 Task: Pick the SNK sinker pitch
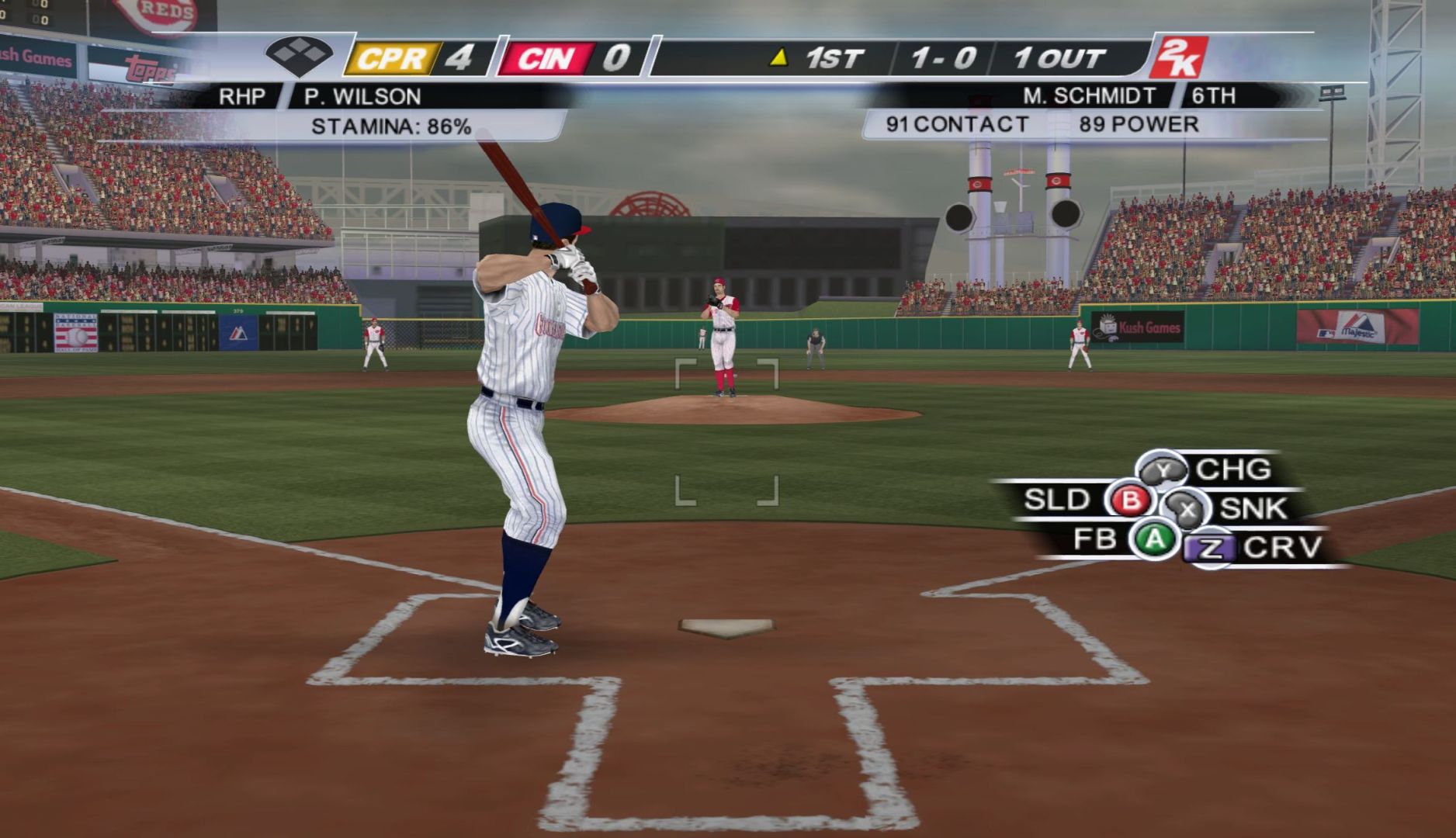1187,509
